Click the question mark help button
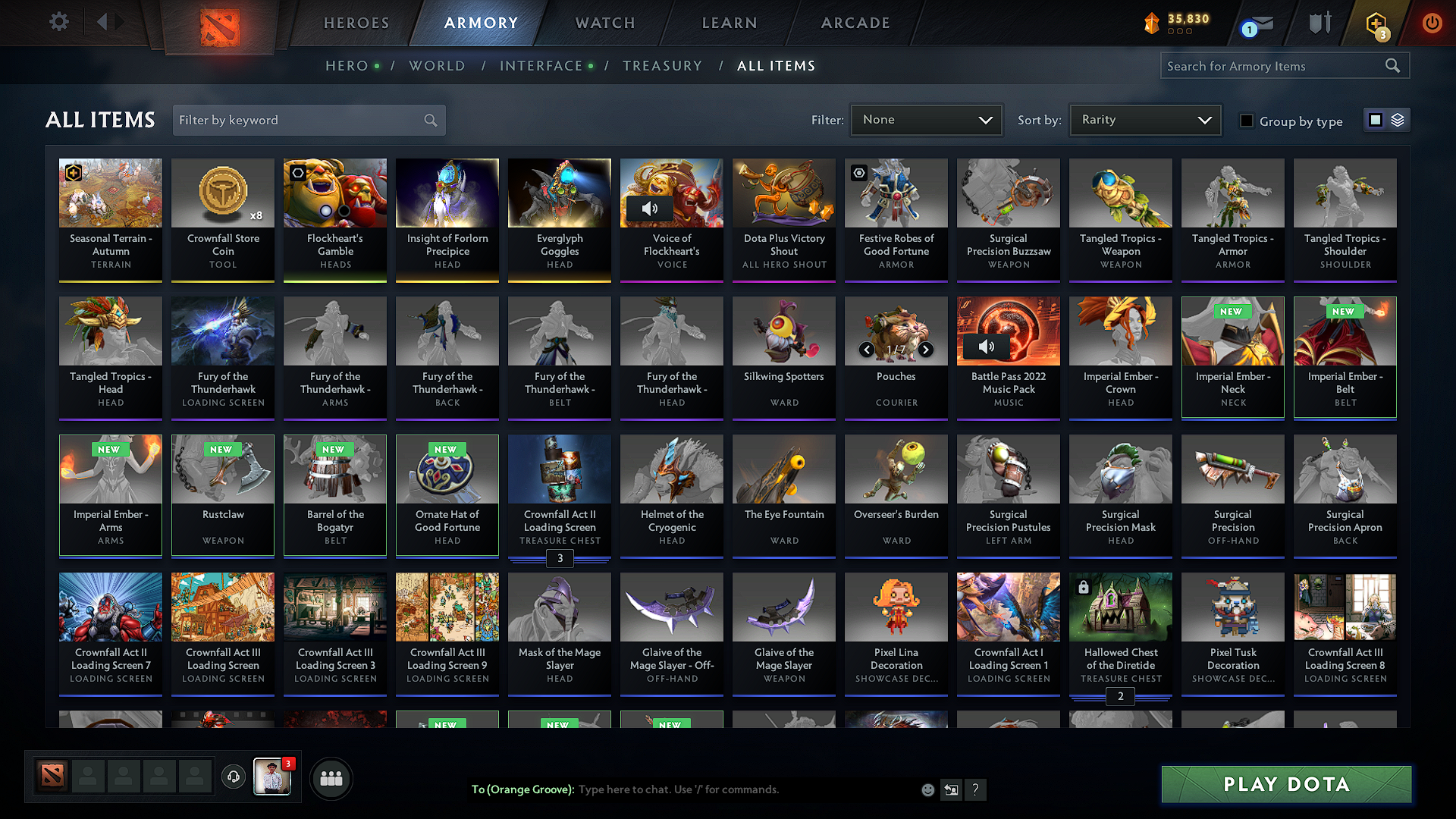1456x819 pixels. click(975, 789)
